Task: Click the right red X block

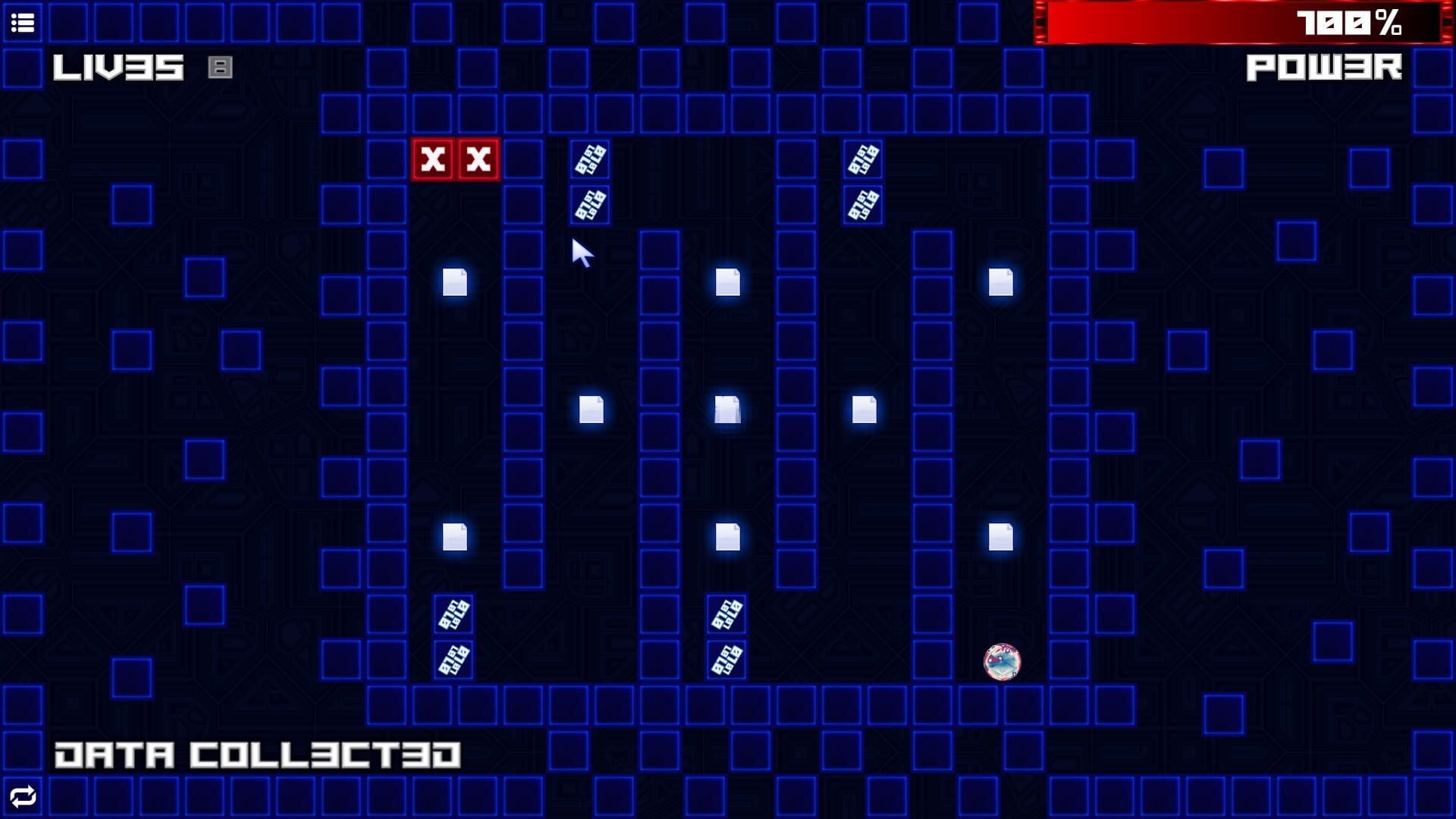Action: pyautogui.click(x=477, y=161)
